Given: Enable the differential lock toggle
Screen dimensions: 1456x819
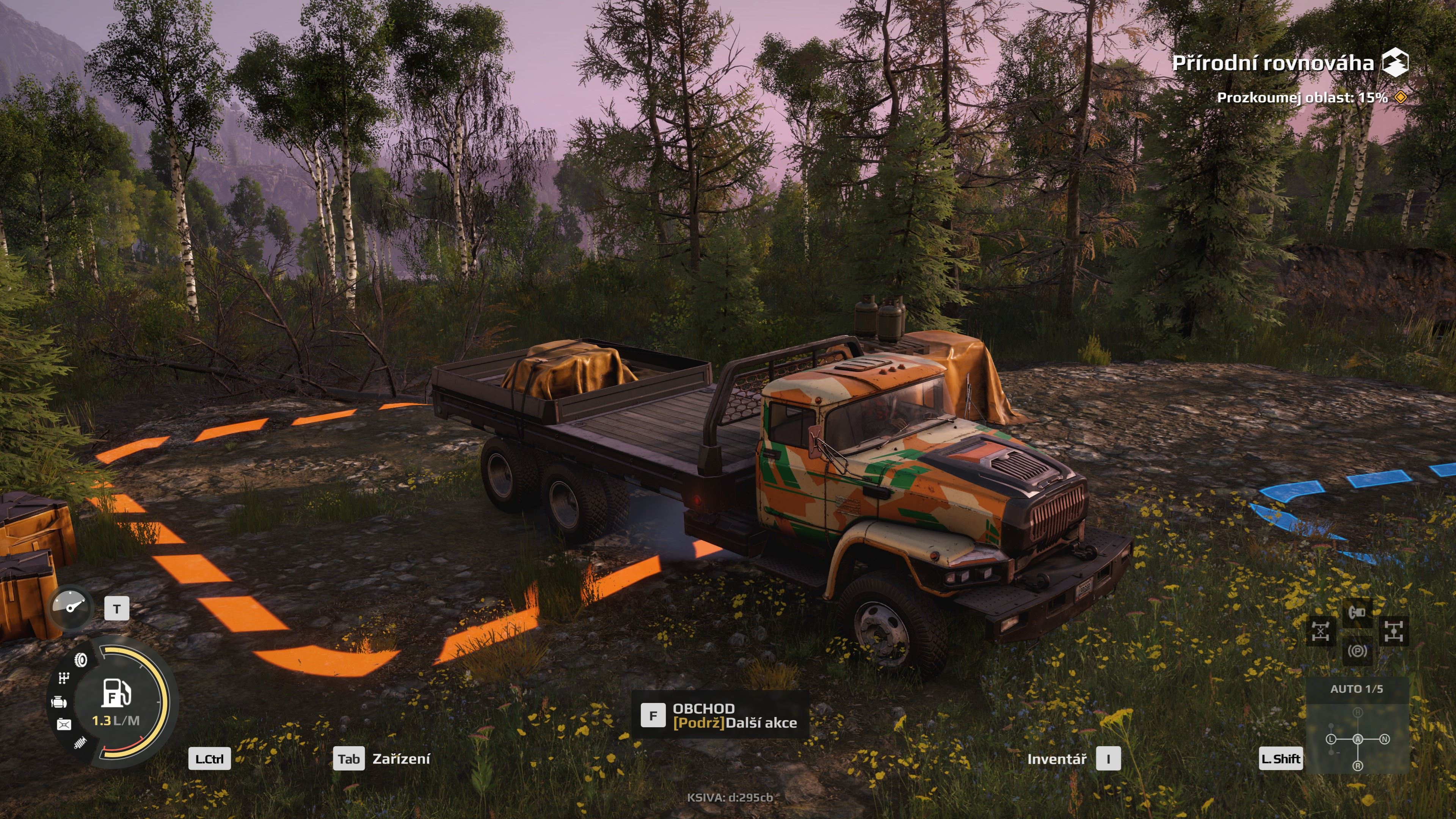Looking at the screenshot, I should click(x=1394, y=631).
